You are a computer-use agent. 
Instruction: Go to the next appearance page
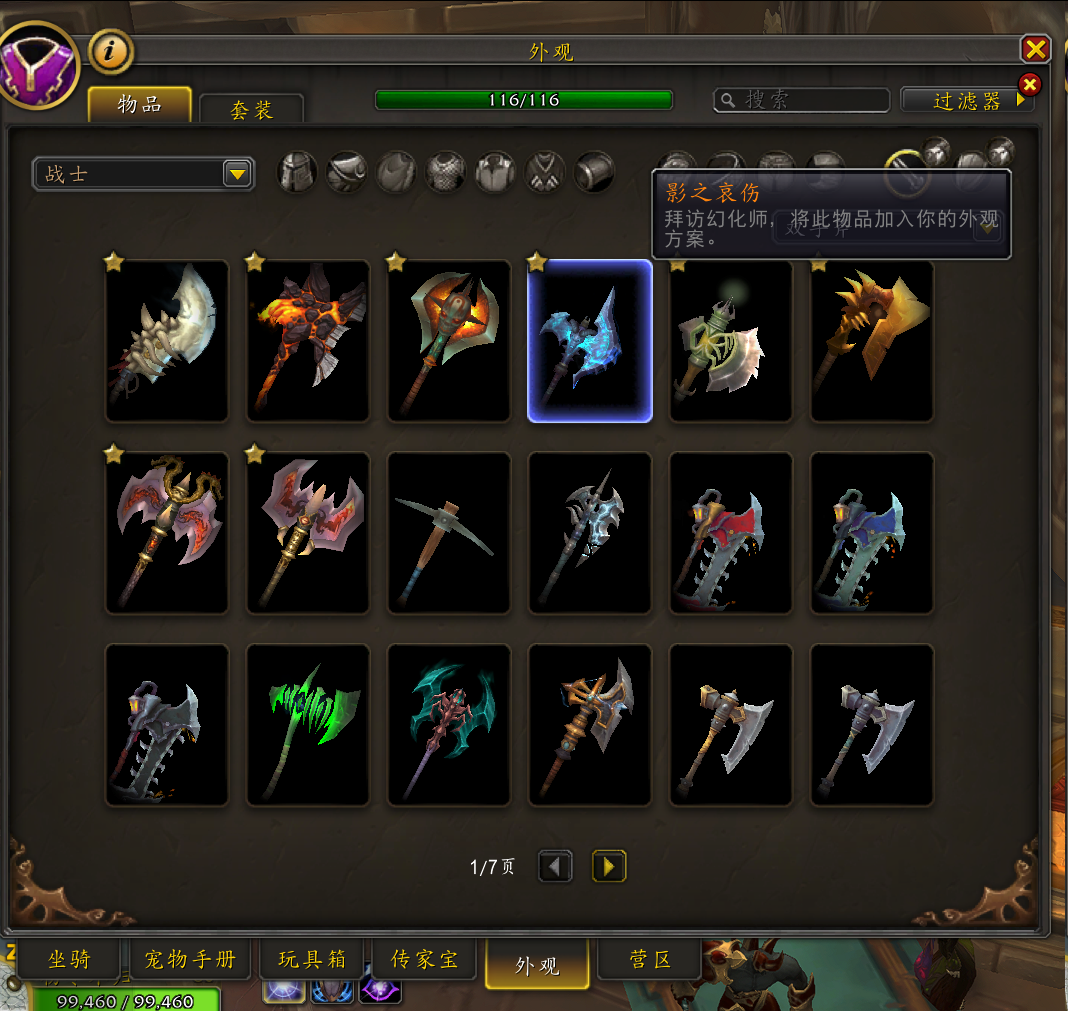[x=609, y=866]
